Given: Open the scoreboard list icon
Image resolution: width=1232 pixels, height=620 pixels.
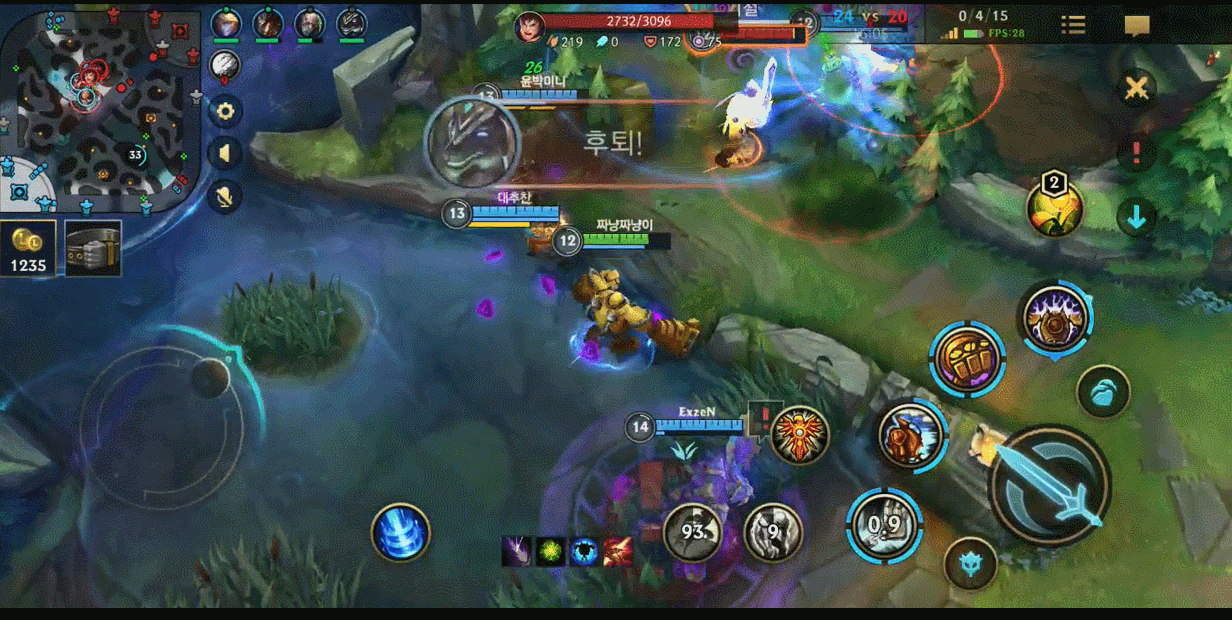Looking at the screenshot, I should [1073, 26].
